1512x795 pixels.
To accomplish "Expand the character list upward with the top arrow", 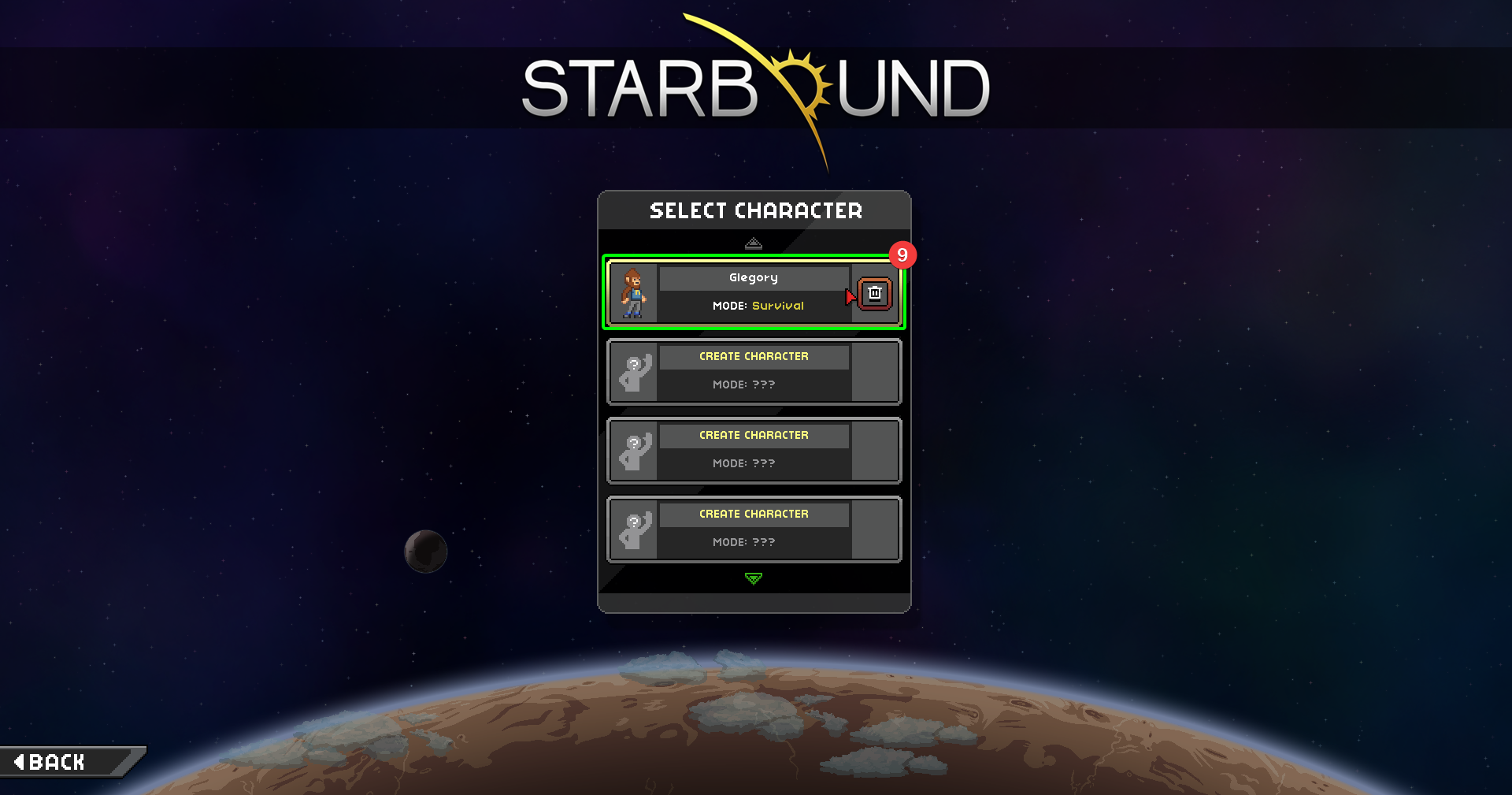I will point(754,243).
